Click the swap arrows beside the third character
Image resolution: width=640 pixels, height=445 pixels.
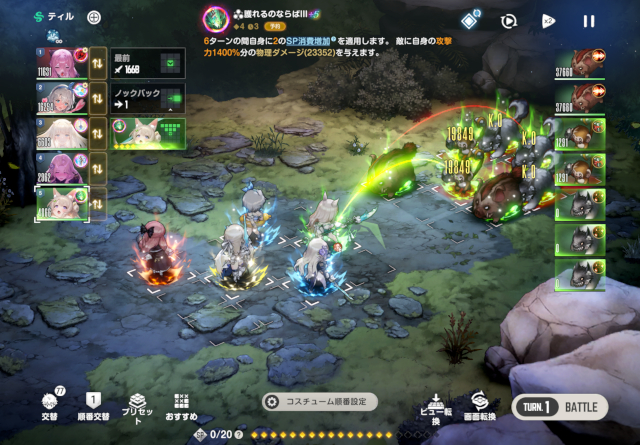pyautogui.click(x=99, y=132)
